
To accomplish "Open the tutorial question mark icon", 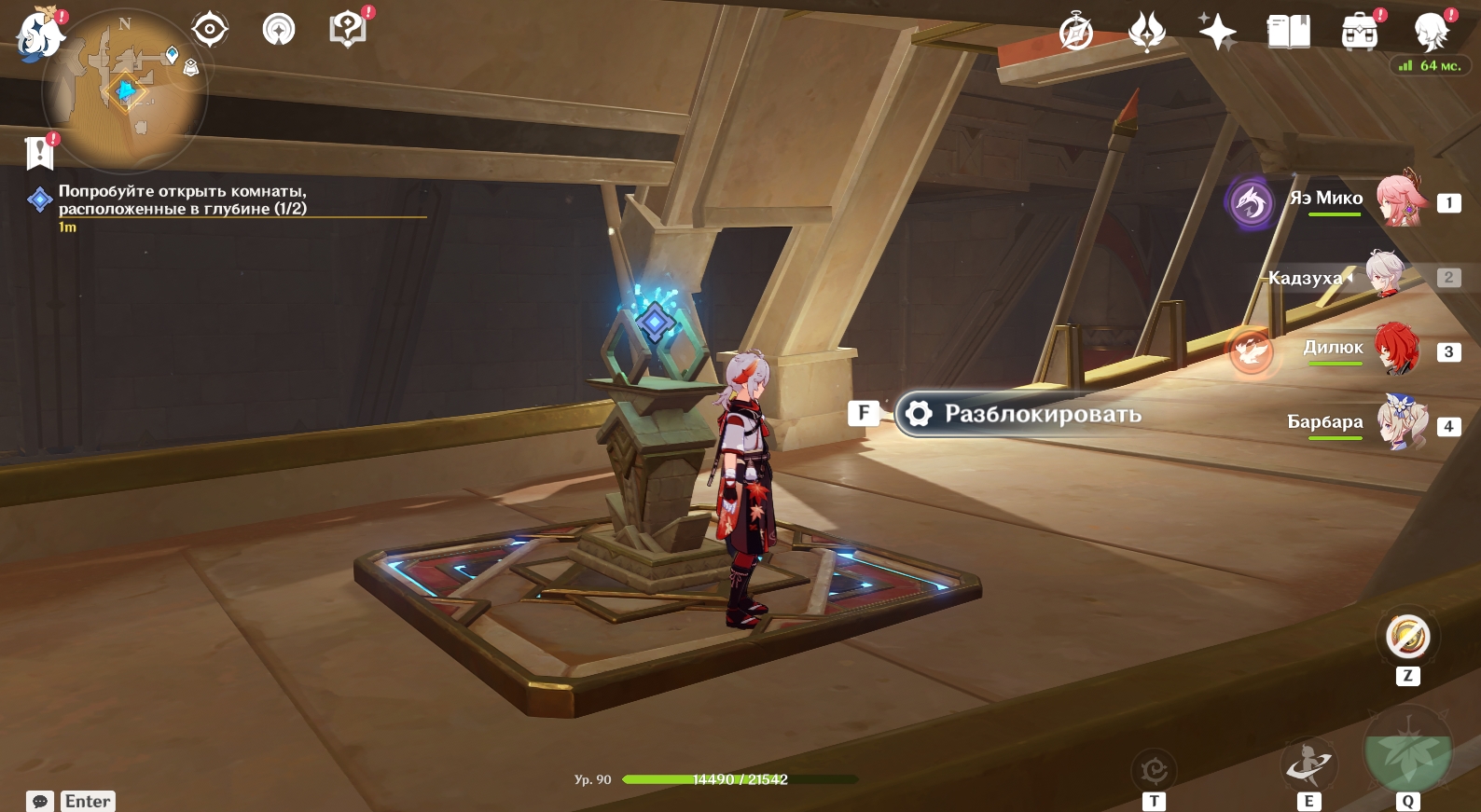I will [348, 30].
